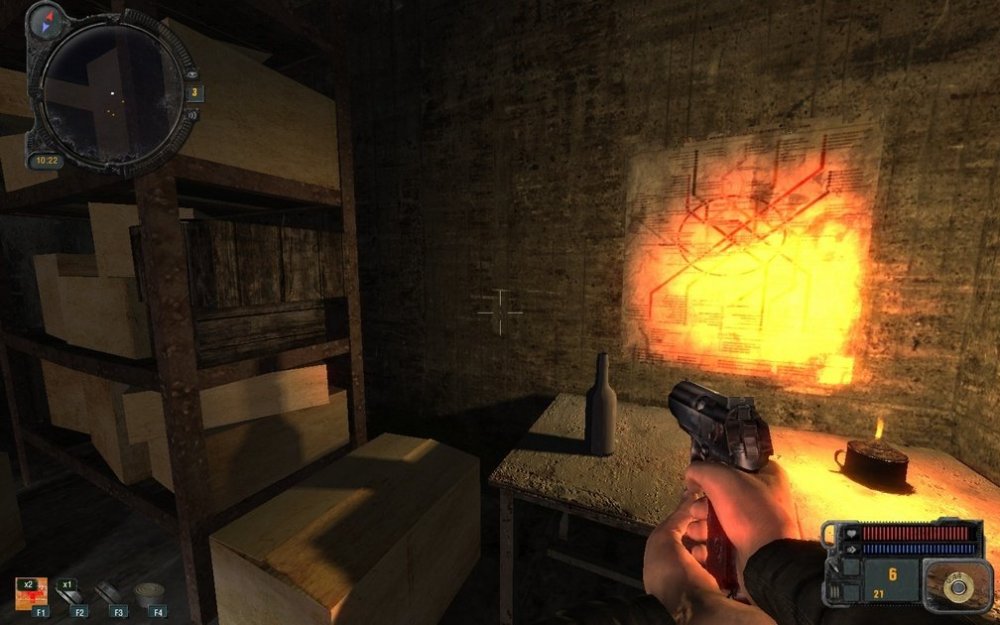The height and width of the screenshot is (625, 1000).
Task: Pick the quick slot item labeled F3
Action: tap(113, 593)
